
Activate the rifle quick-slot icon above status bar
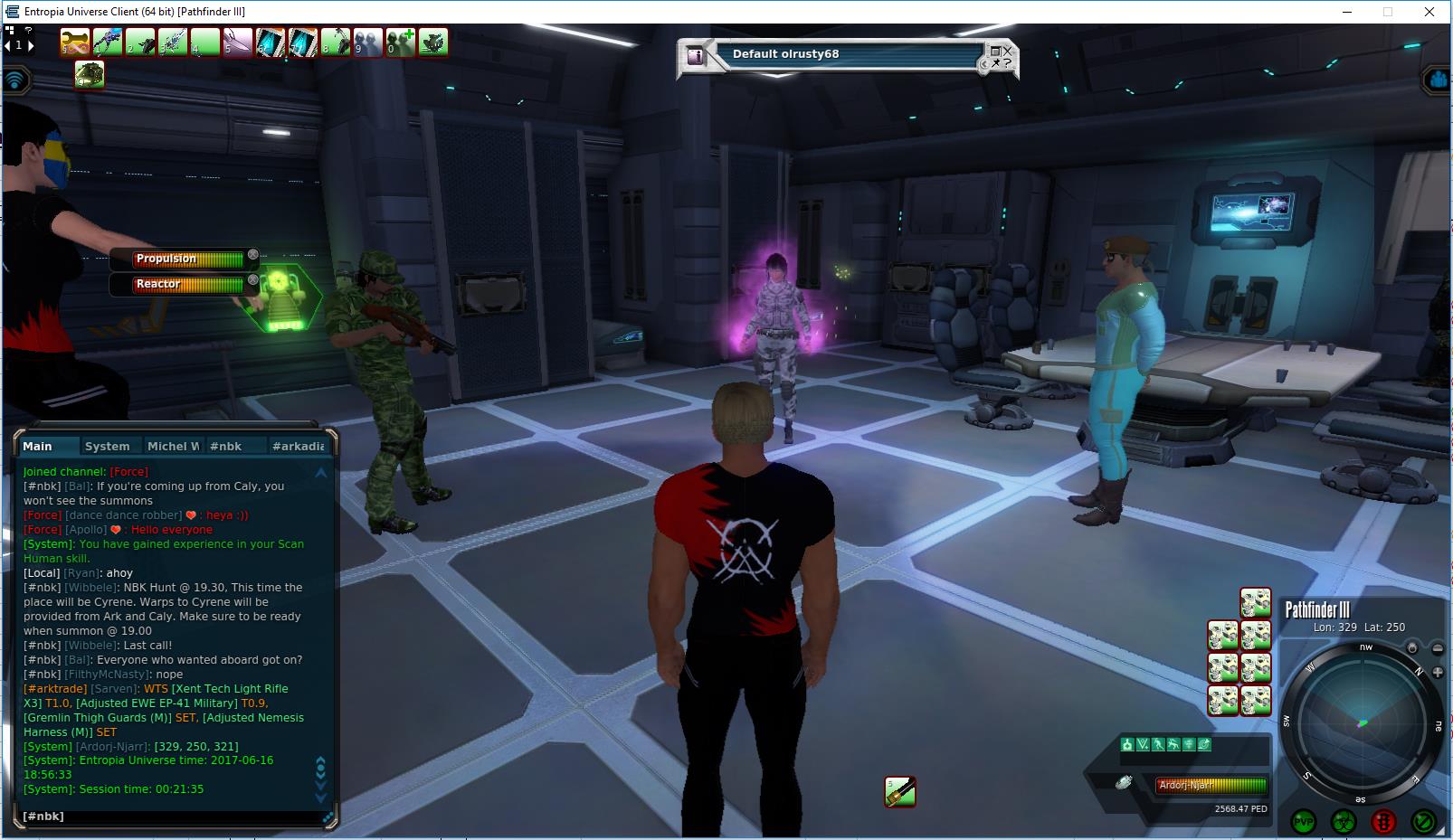(x=900, y=791)
